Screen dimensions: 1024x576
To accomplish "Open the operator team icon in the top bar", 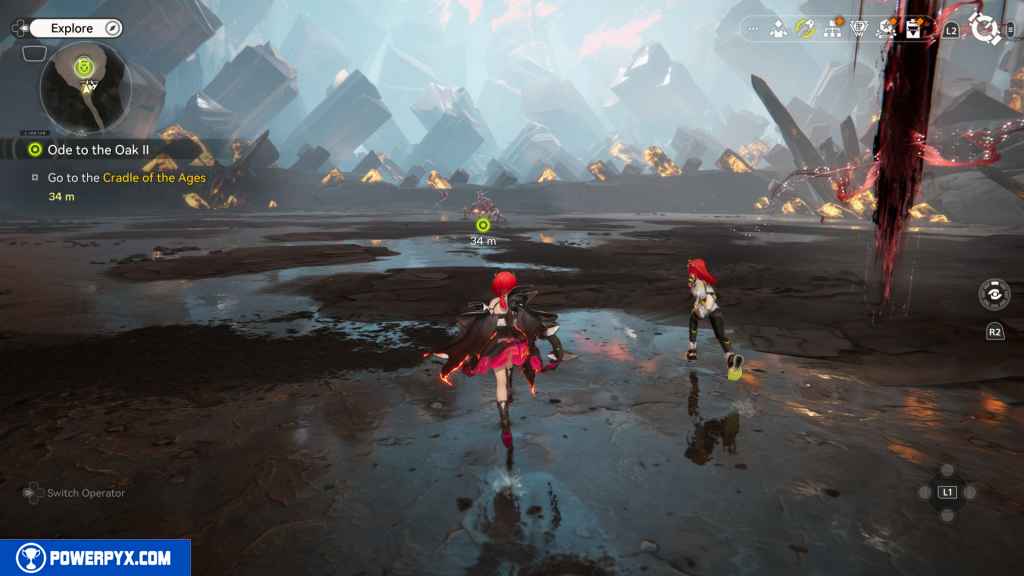I will (778, 29).
